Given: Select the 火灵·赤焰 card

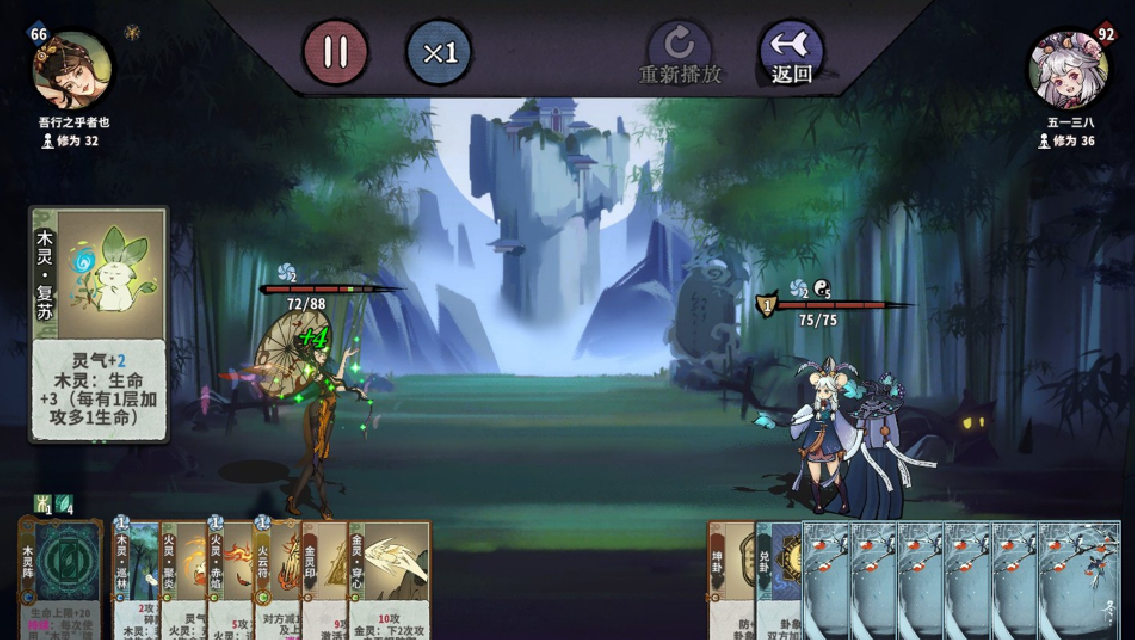Looking at the screenshot, I should (x=230, y=580).
